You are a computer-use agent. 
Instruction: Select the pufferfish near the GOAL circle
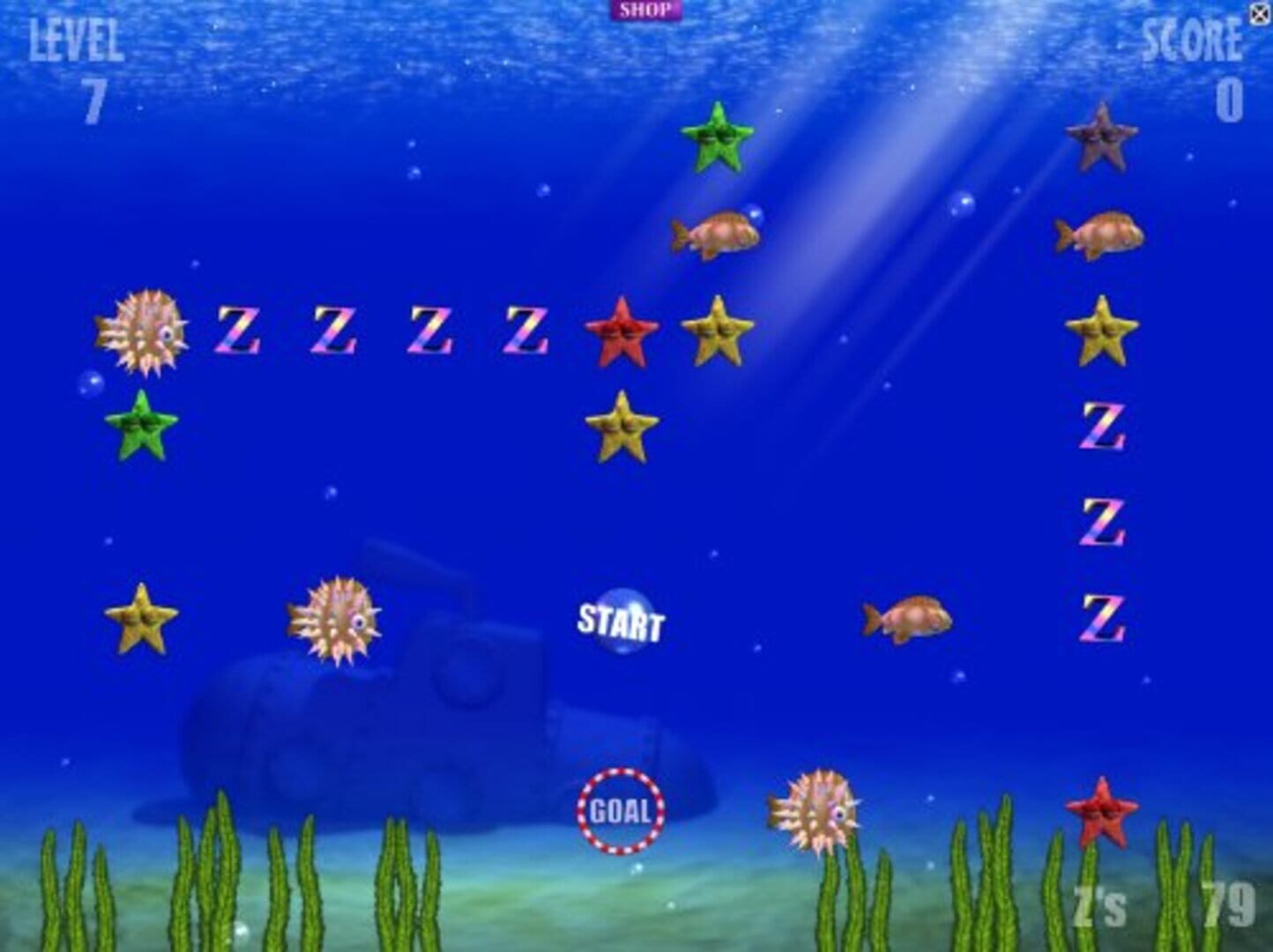[x=808, y=811]
